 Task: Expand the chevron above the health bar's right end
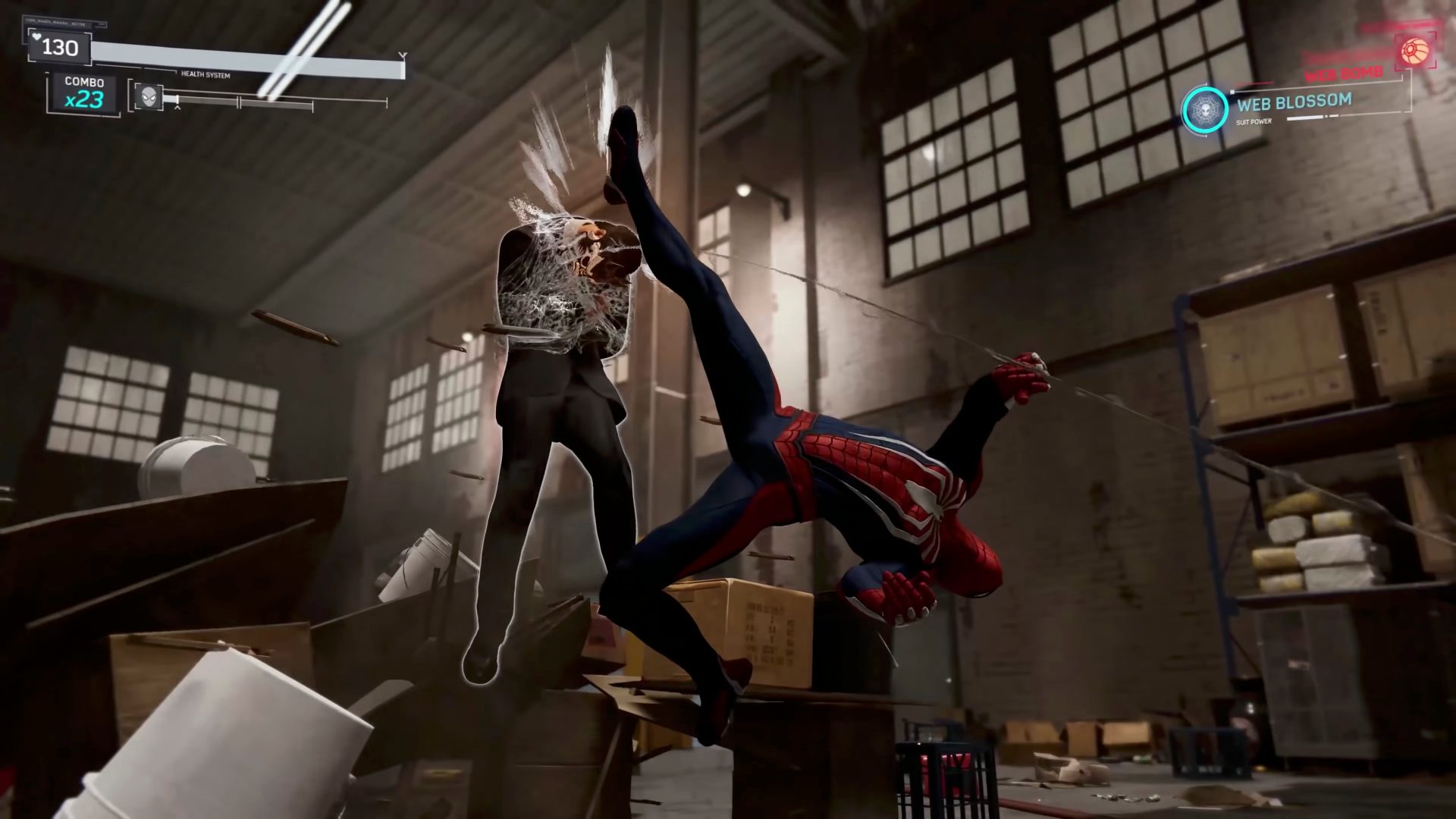click(403, 55)
